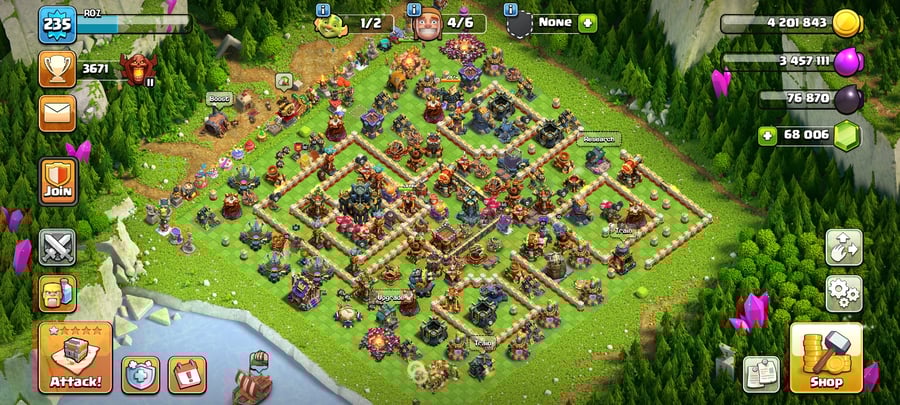Open the barbarian army overview button
Viewport: 900px width, 405px height.
tap(57, 293)
